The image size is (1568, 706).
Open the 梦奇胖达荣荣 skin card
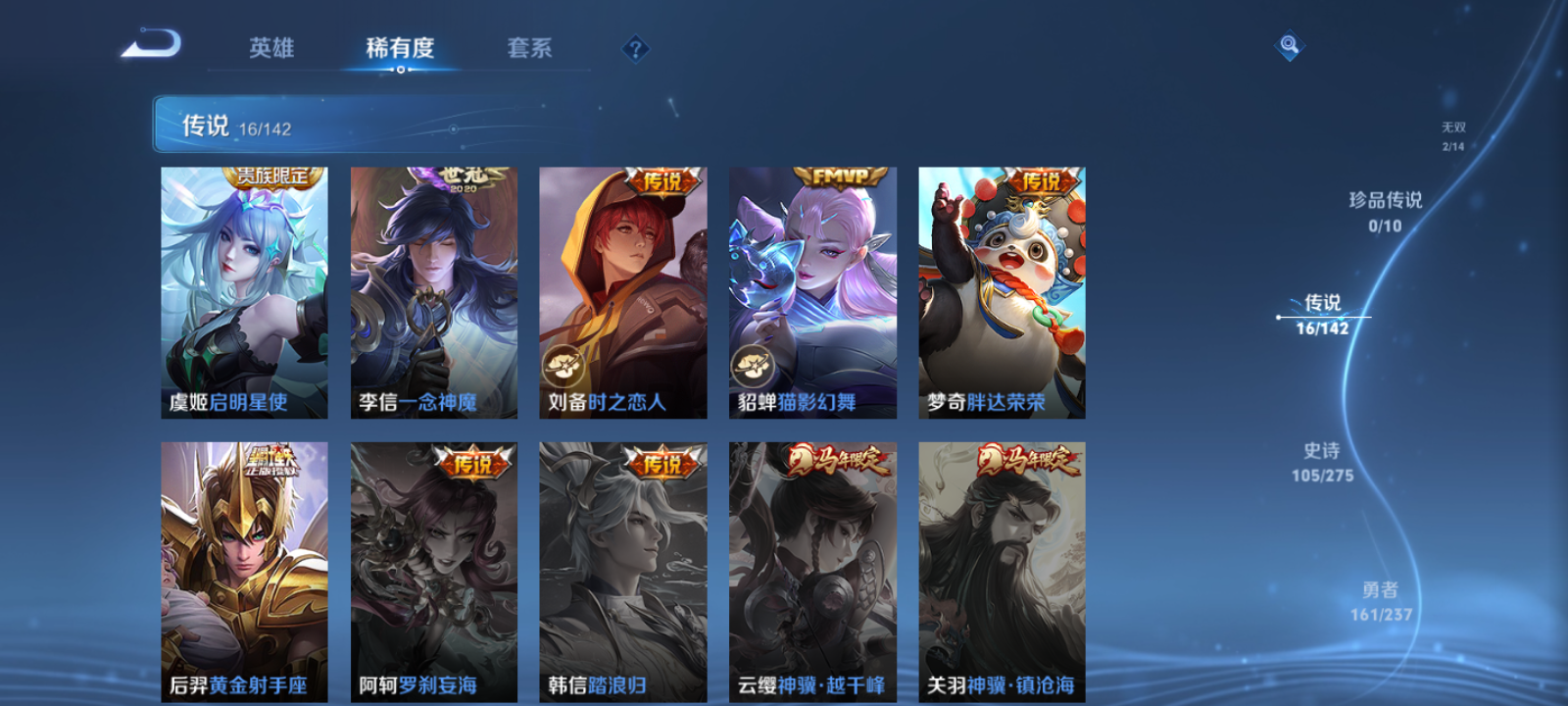1000,294
